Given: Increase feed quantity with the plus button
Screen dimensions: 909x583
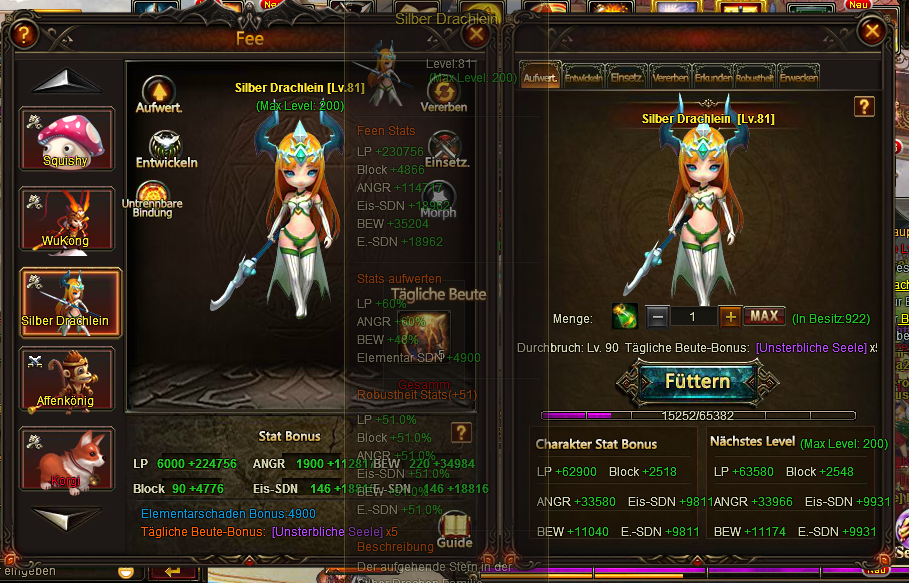Looking at the screenshot, I should [731, 316].
